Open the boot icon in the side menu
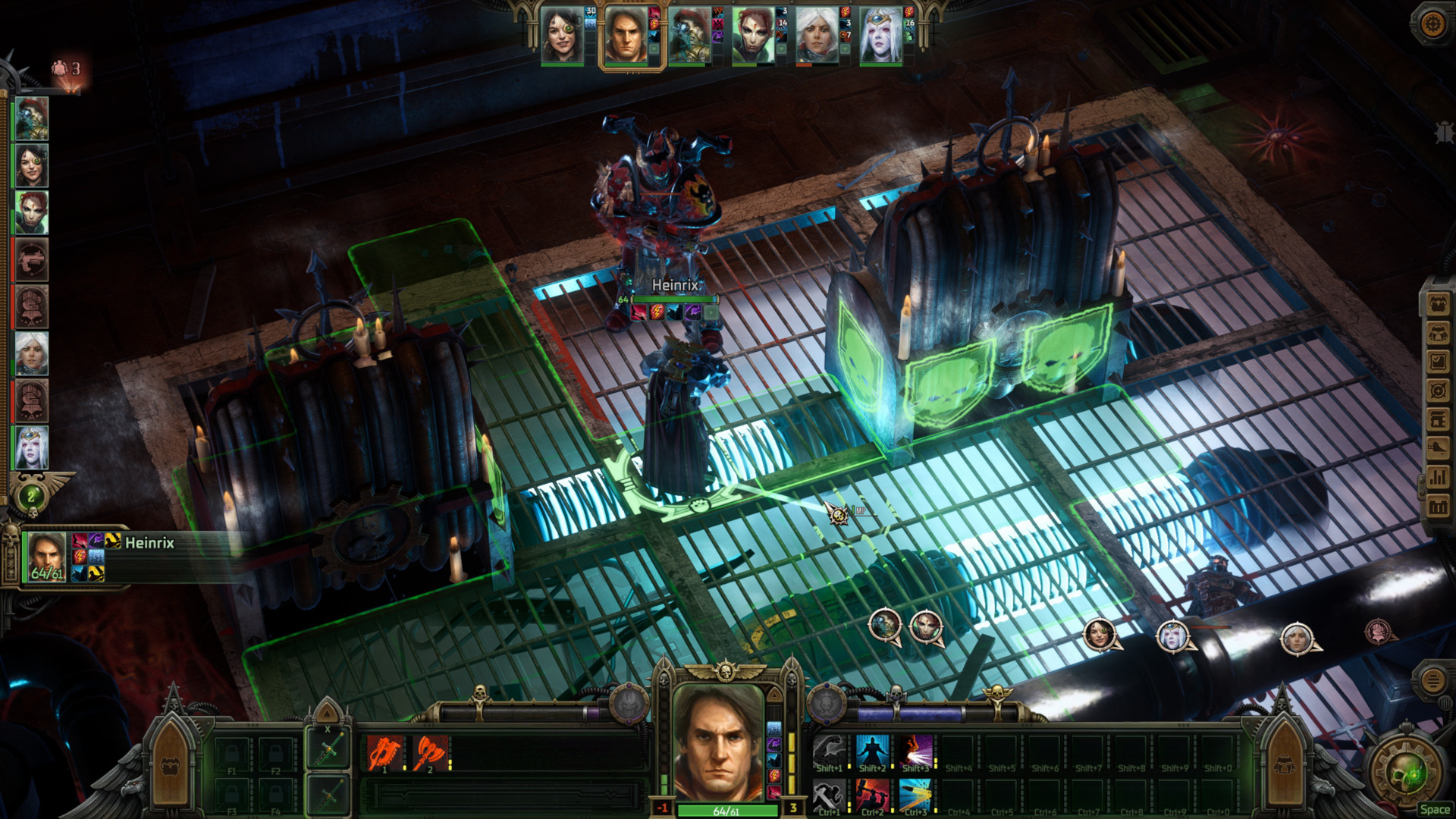This screenshot has height=819, width=1456. pos(1438,448)
